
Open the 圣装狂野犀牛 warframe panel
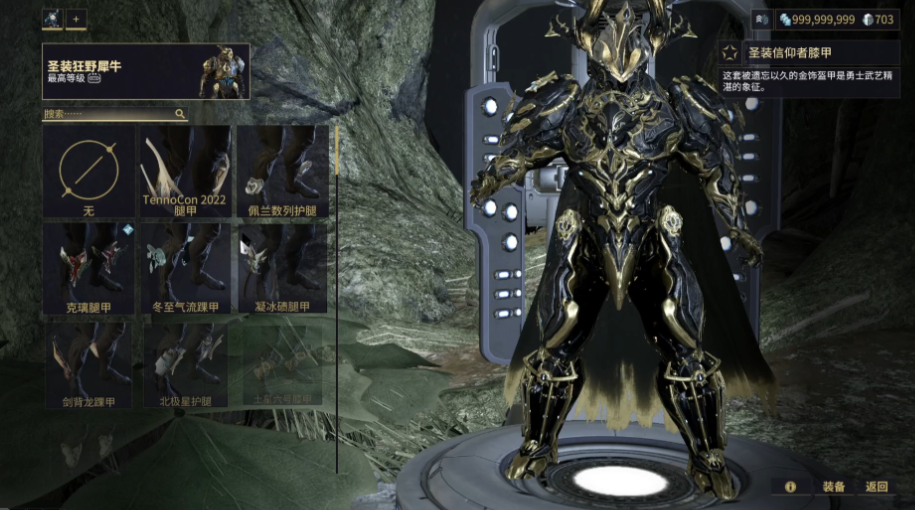146,71
